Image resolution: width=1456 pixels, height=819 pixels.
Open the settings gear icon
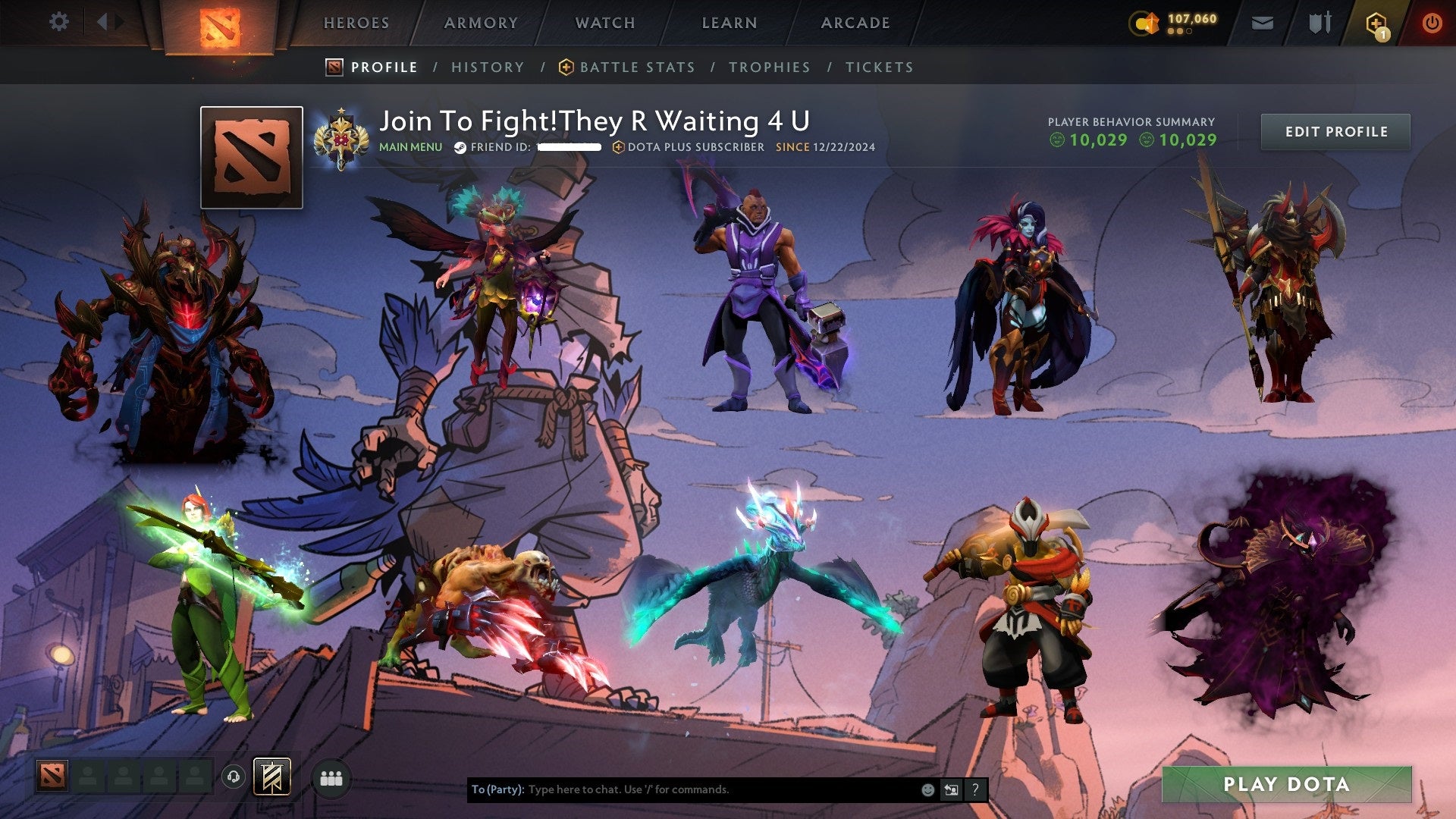[58, 21]
